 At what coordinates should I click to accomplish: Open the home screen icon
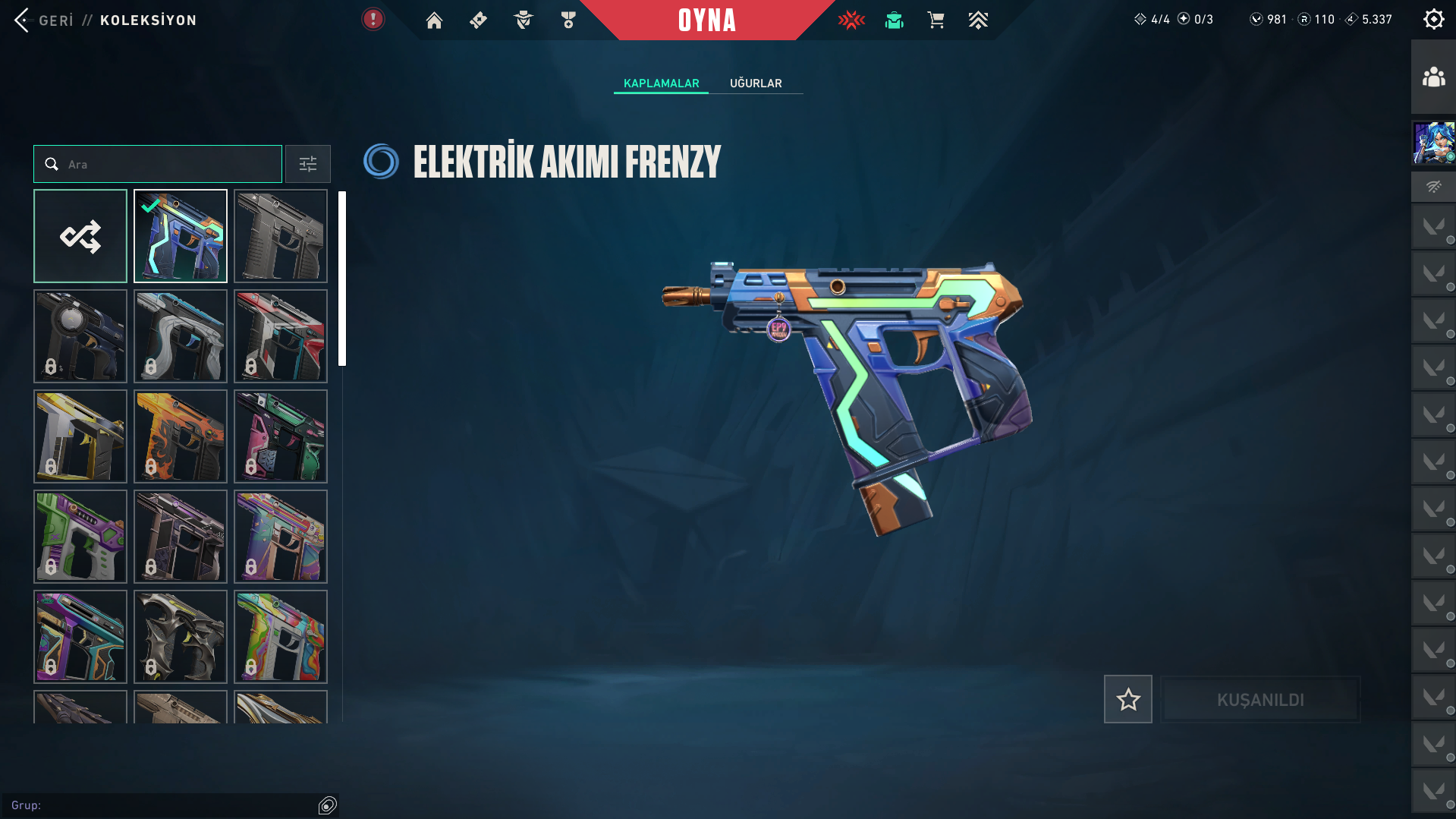(x=434, y=20)
